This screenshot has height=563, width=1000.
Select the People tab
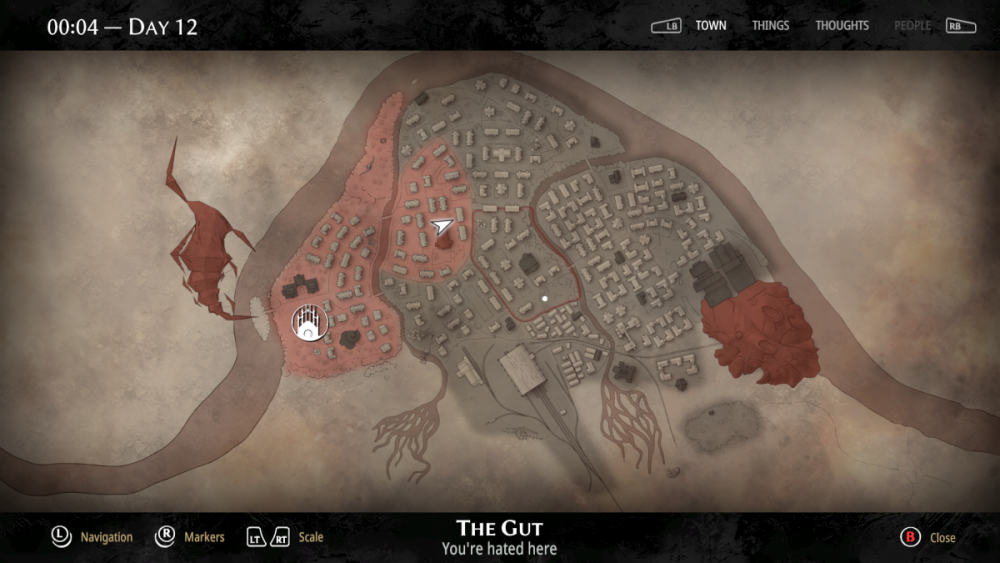(912, 26)
